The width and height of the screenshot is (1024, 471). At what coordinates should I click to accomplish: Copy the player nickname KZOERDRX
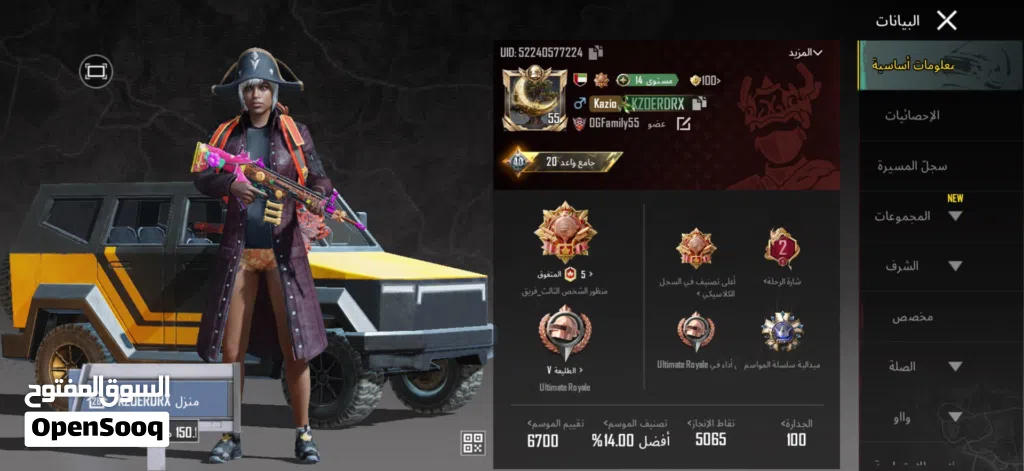tap(699, 103)
